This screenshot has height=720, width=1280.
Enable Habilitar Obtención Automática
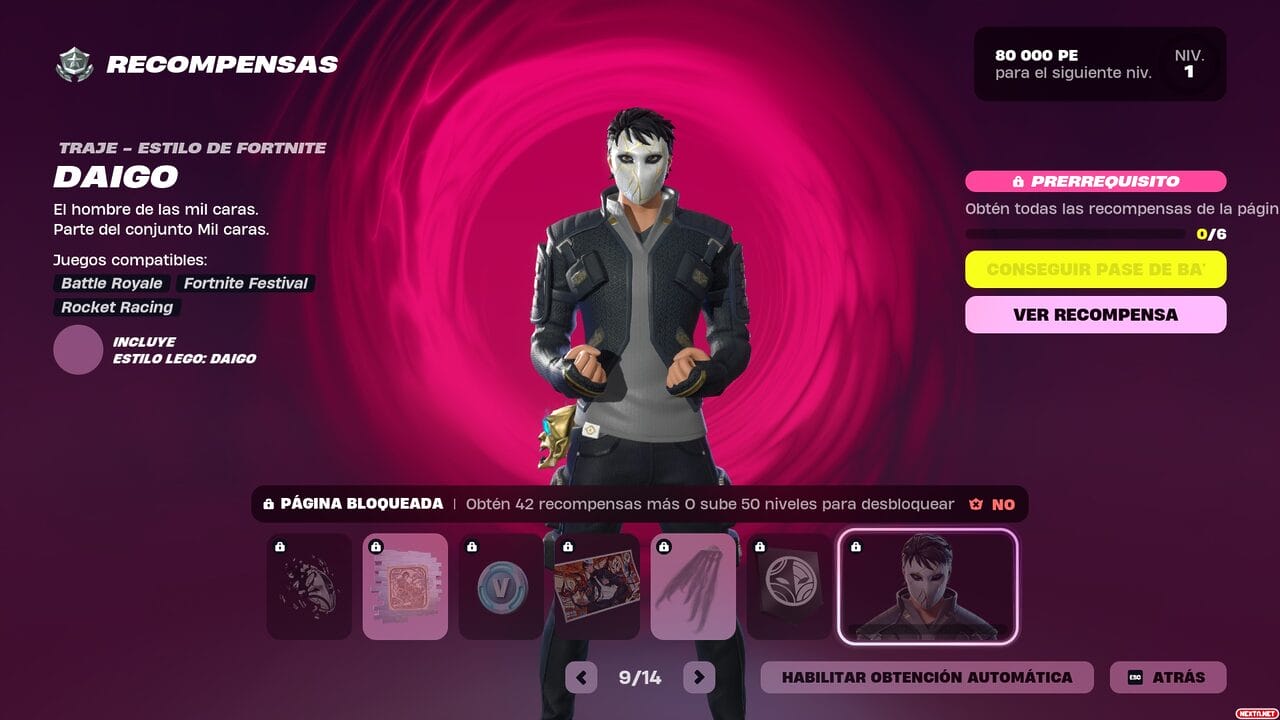click(x=926, y=677)
